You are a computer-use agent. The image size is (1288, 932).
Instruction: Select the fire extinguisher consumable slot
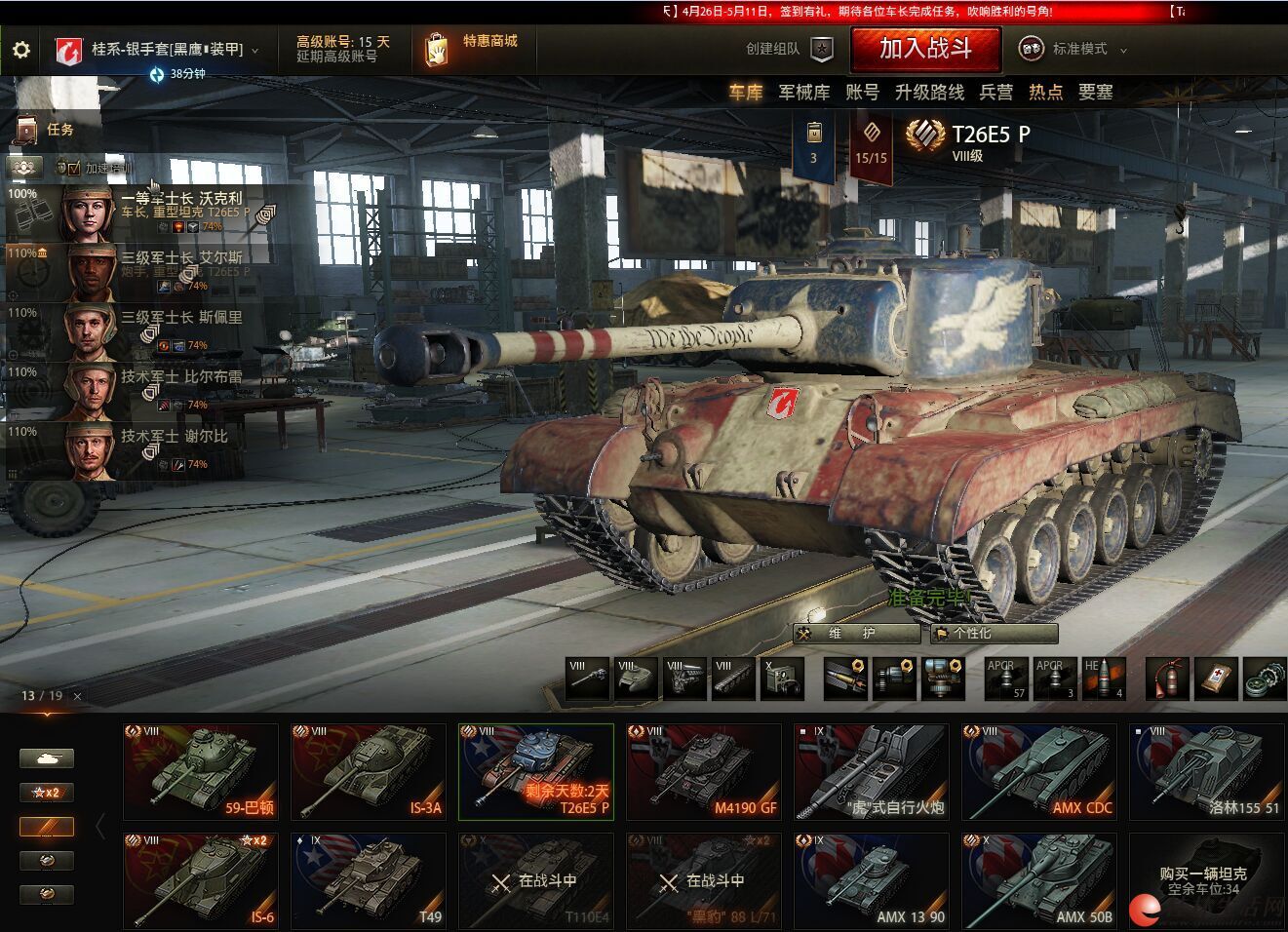tap(1167, 679)
